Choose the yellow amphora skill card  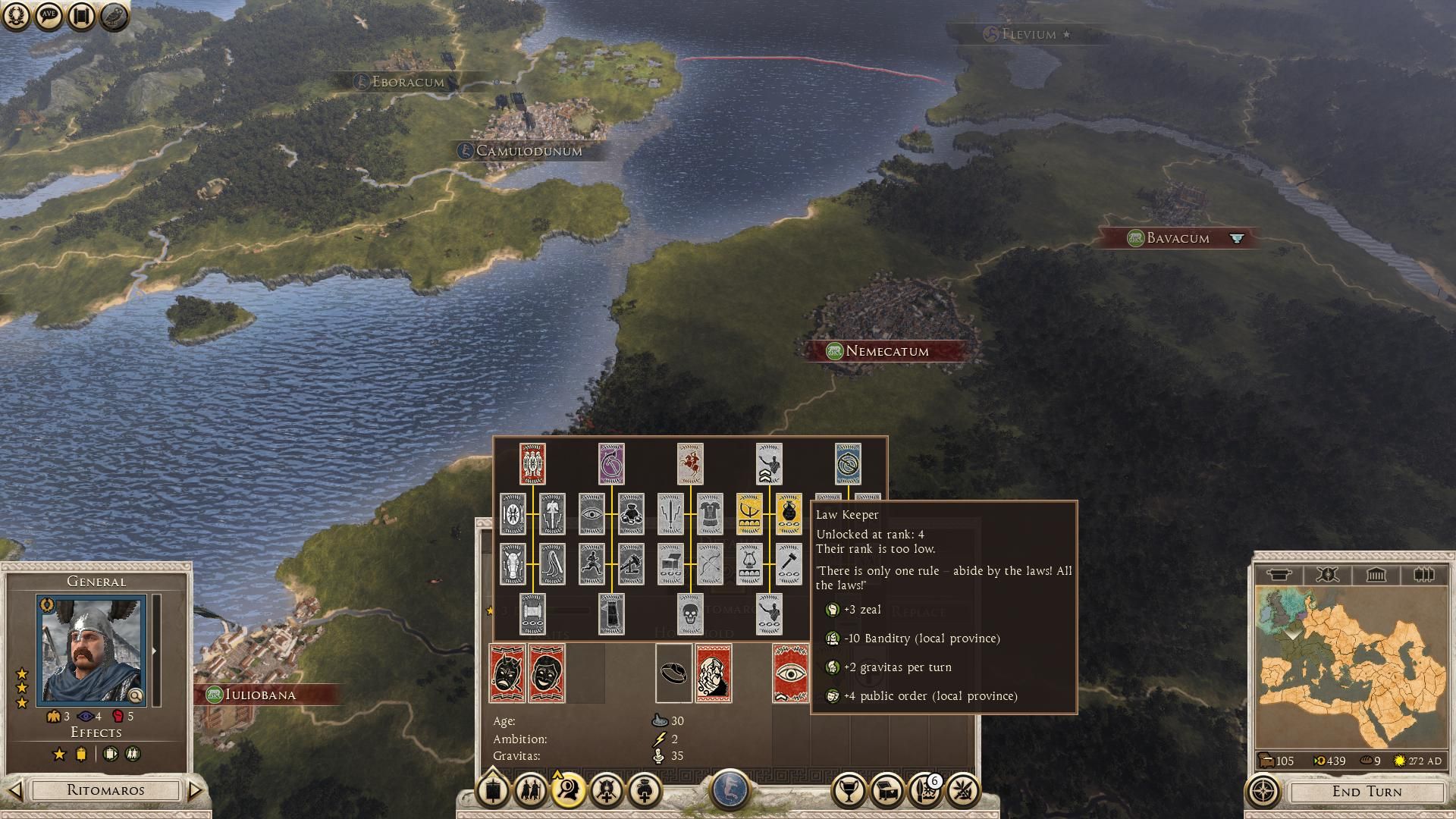click(x=789, y=513)
